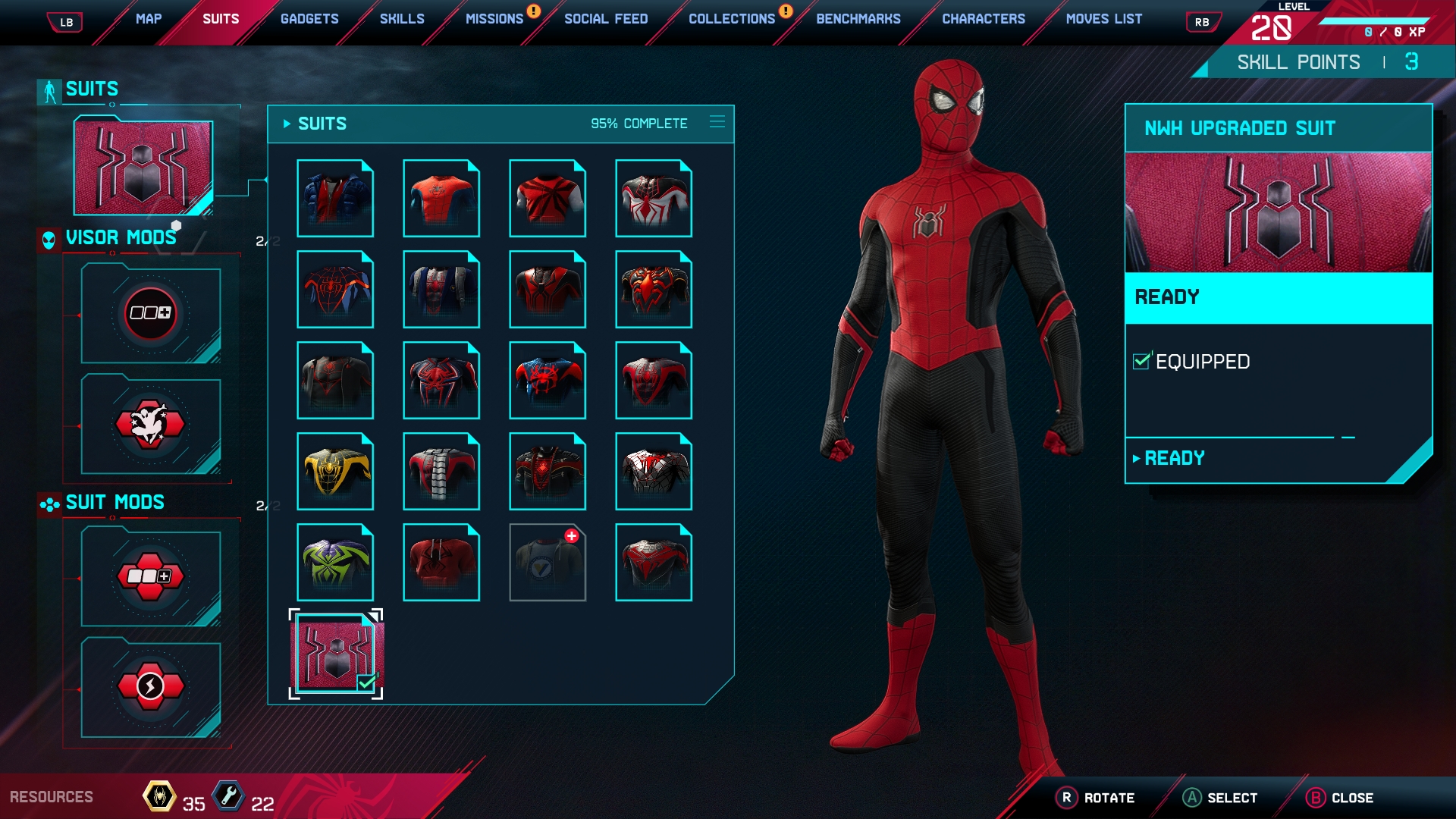Screen dimensions: 1456x819
Task: Choose the yellow and black spider suit
Action: [x=335, y=471]
